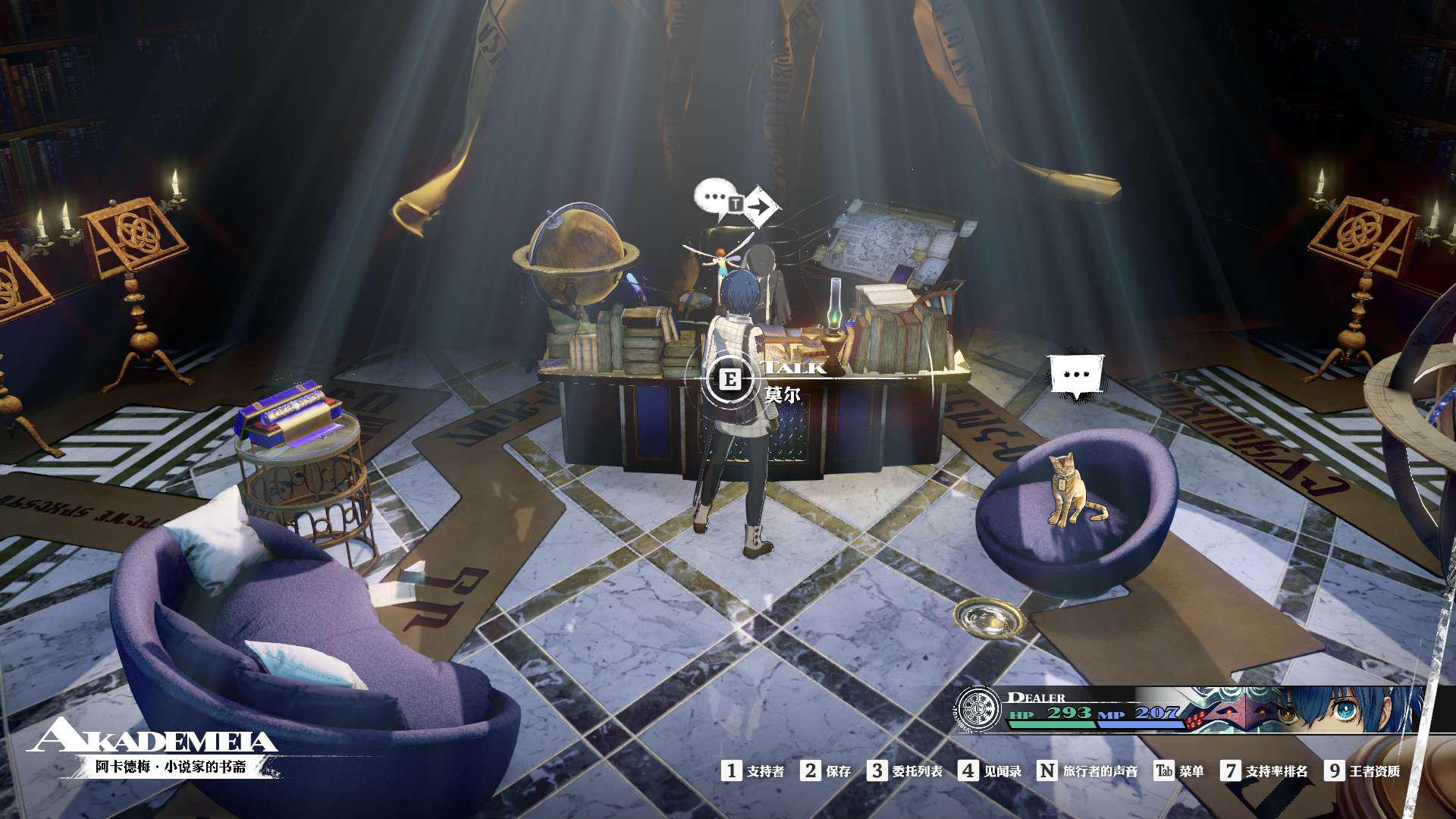Select the Dealer archetype emblem
The image size is (1456, 819).
[979, 709]
